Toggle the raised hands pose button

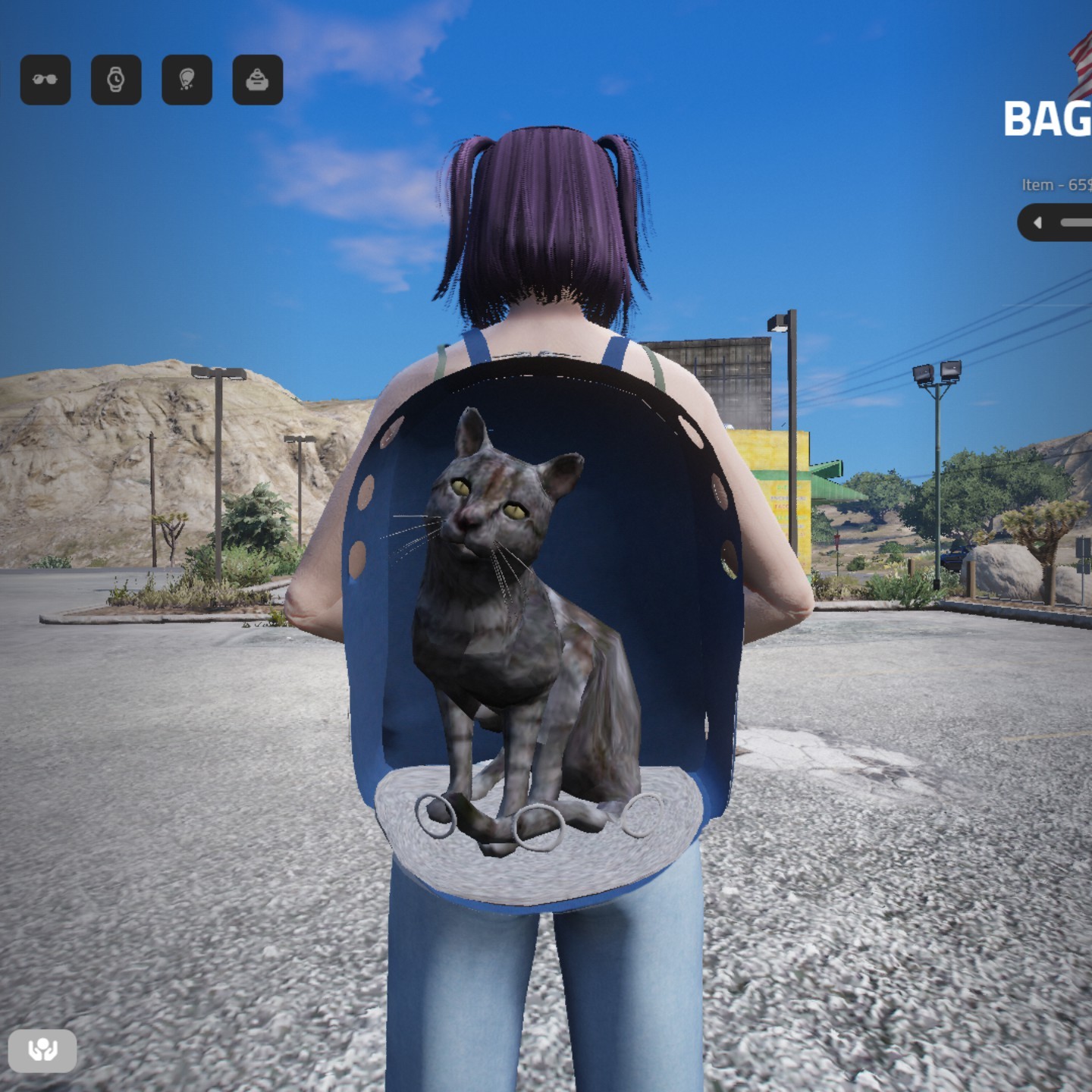click(x=42, y=1050)
